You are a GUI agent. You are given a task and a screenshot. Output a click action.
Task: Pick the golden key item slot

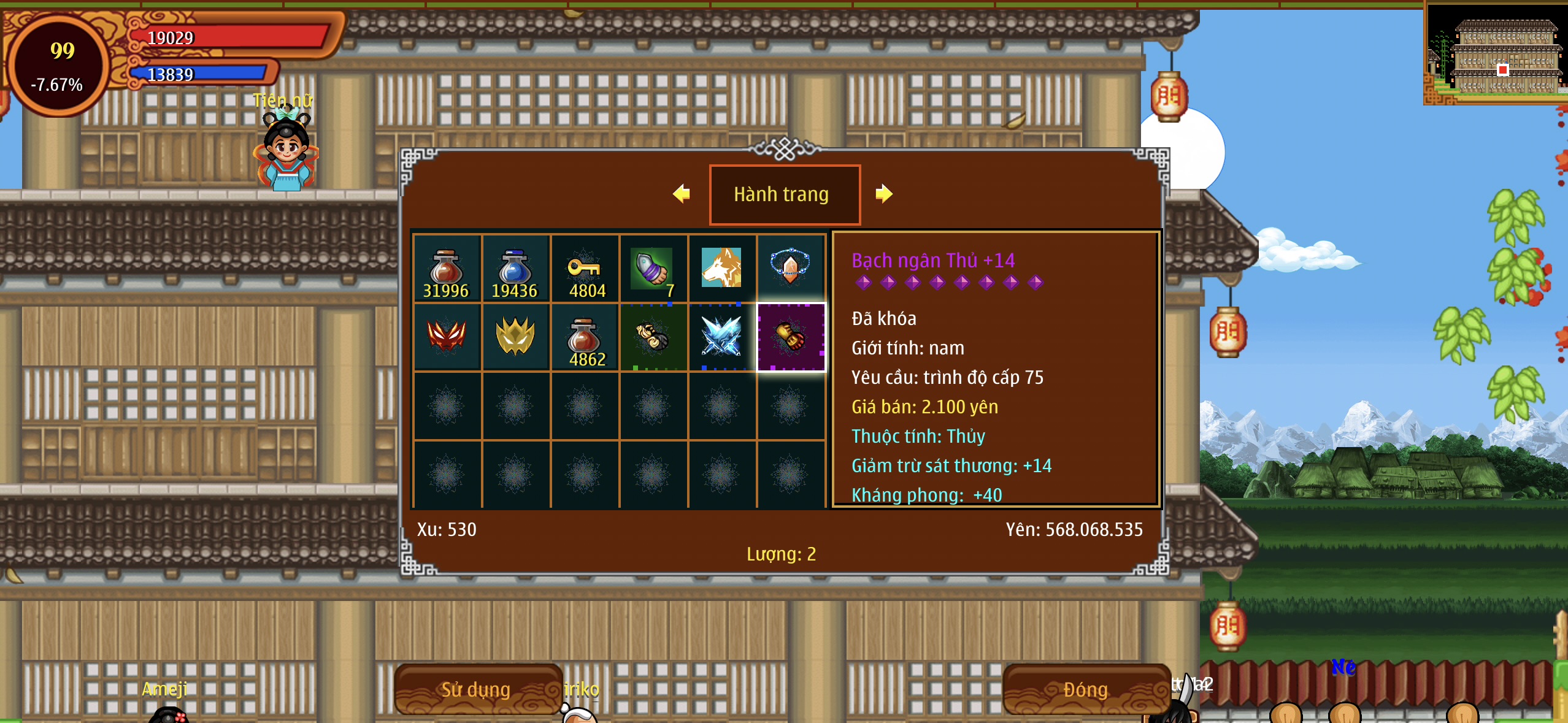584,269
